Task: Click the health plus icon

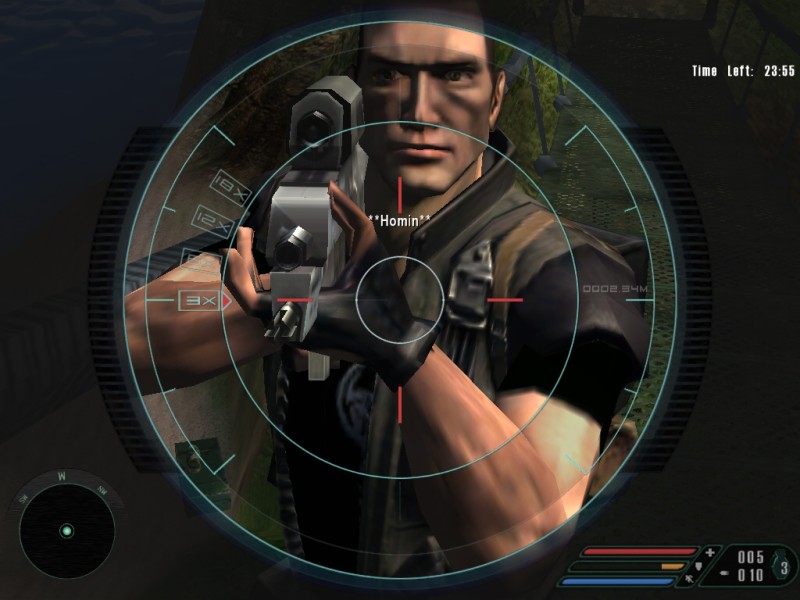Action: point(711,552)
